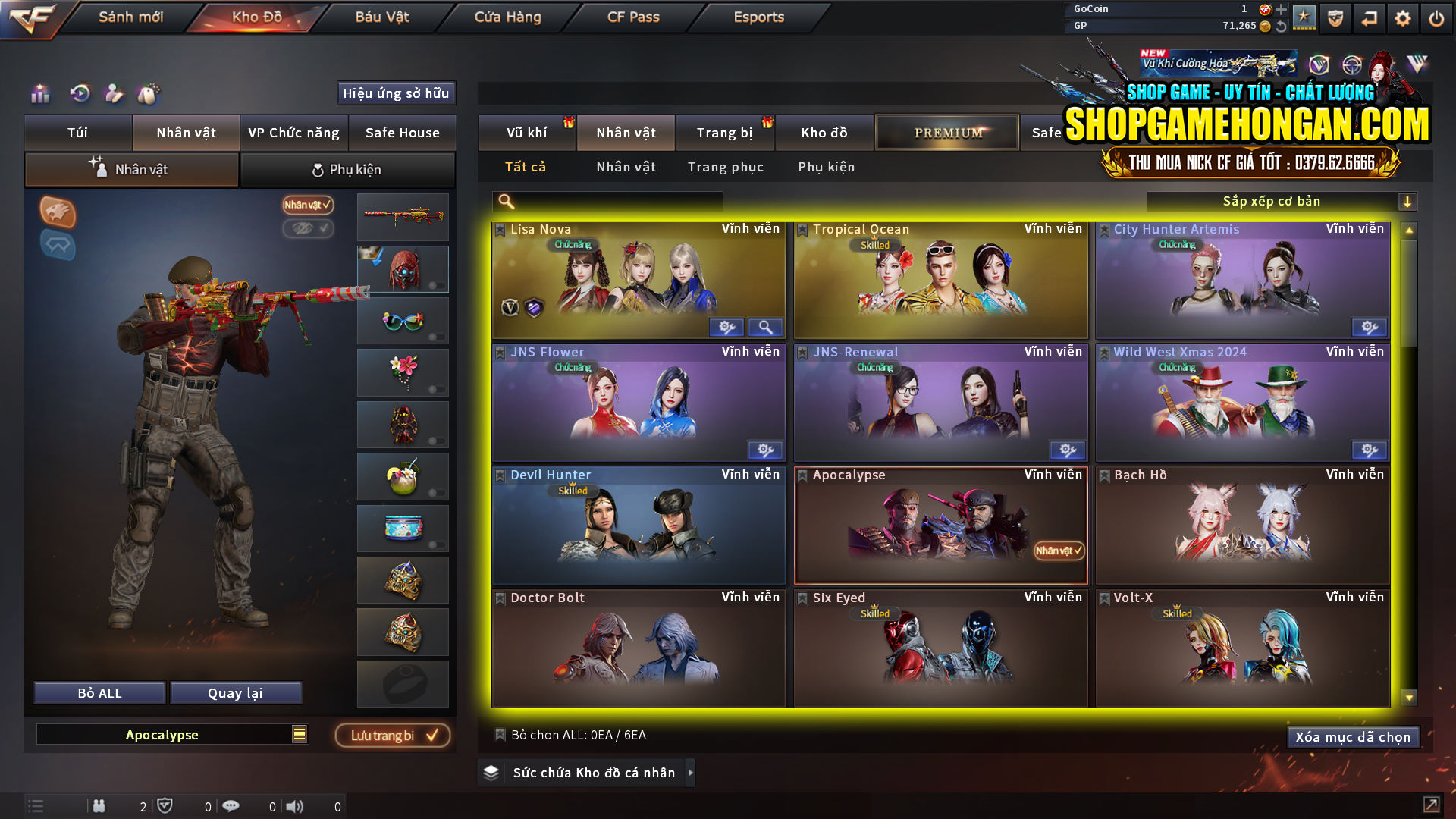Toggle the crossed-eye visibility option

pyautogui.click(x=306, y=229)
